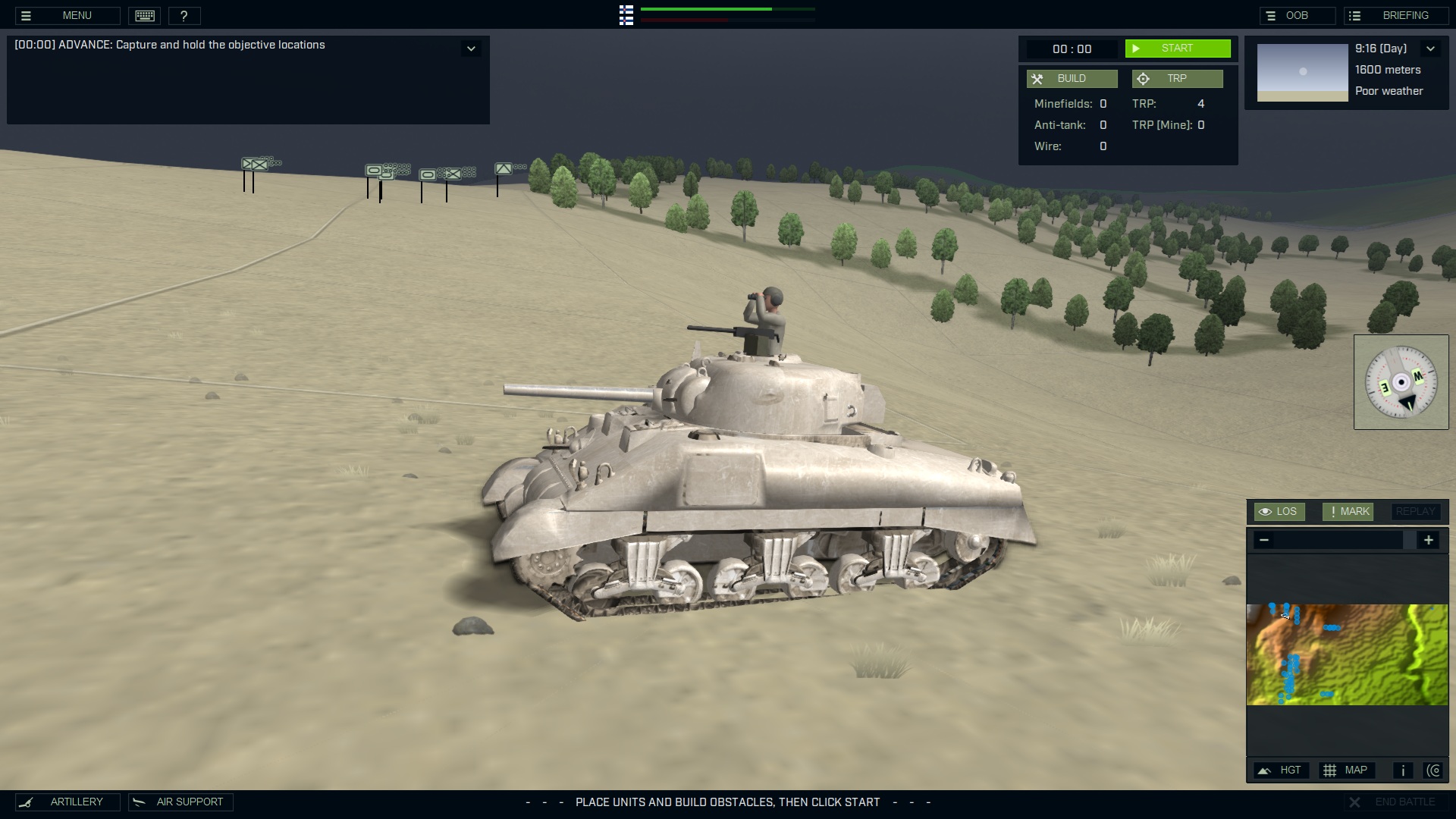Select the BUILD tab hammer icon
This screenshot has height=819, width=1456.
[x=1037, y=78]
